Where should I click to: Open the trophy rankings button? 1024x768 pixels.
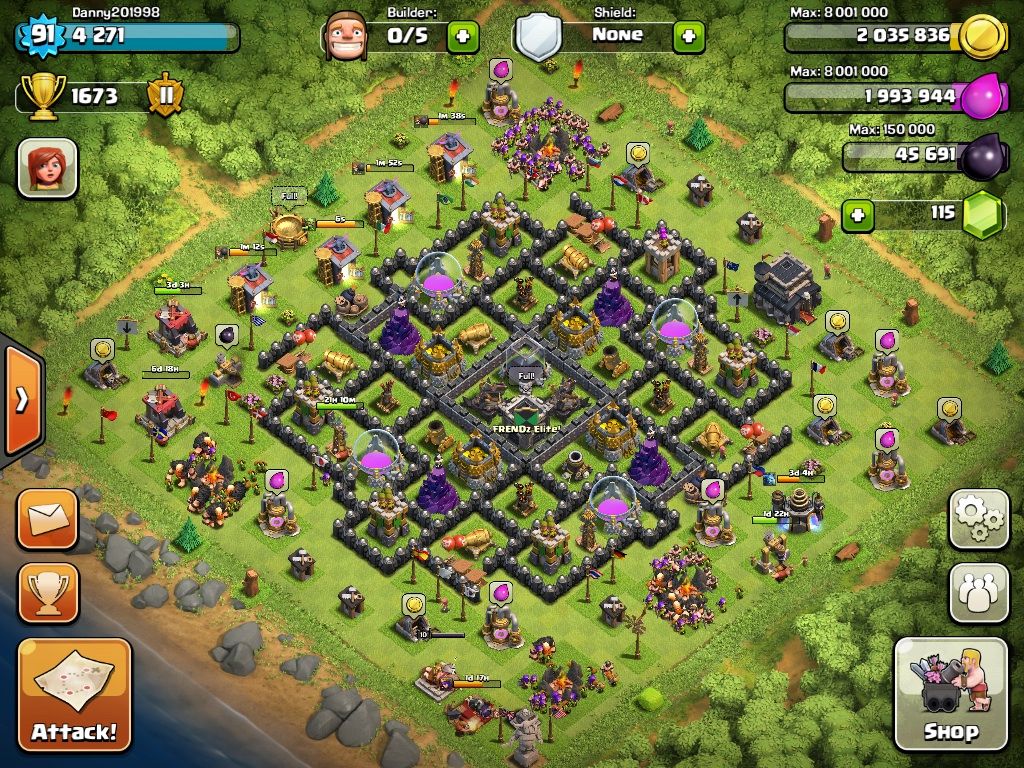tap(47, 593)
